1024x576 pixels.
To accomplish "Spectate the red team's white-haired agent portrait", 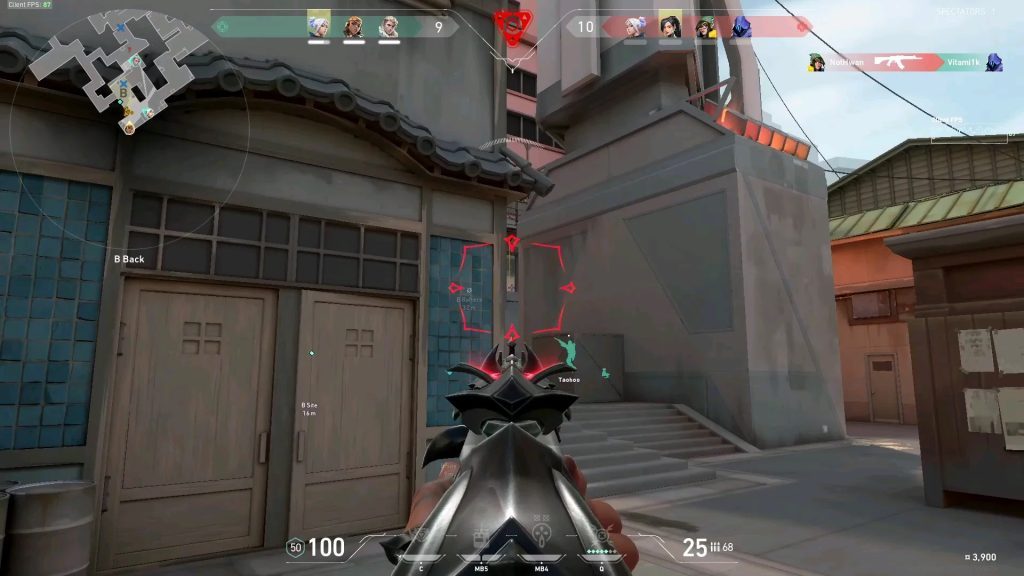I will point(635,27).
